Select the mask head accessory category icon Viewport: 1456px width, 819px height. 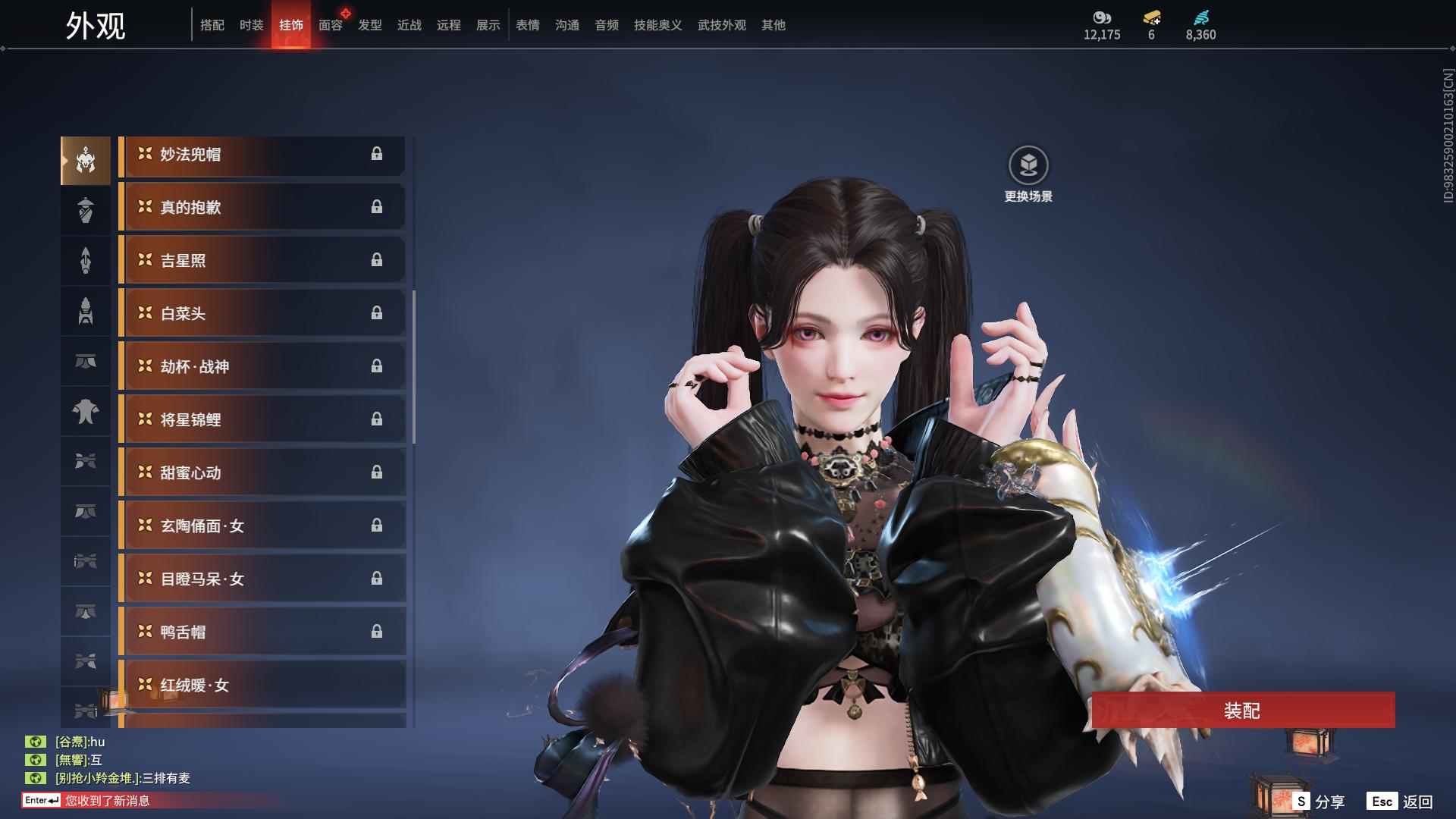[86, 161]
